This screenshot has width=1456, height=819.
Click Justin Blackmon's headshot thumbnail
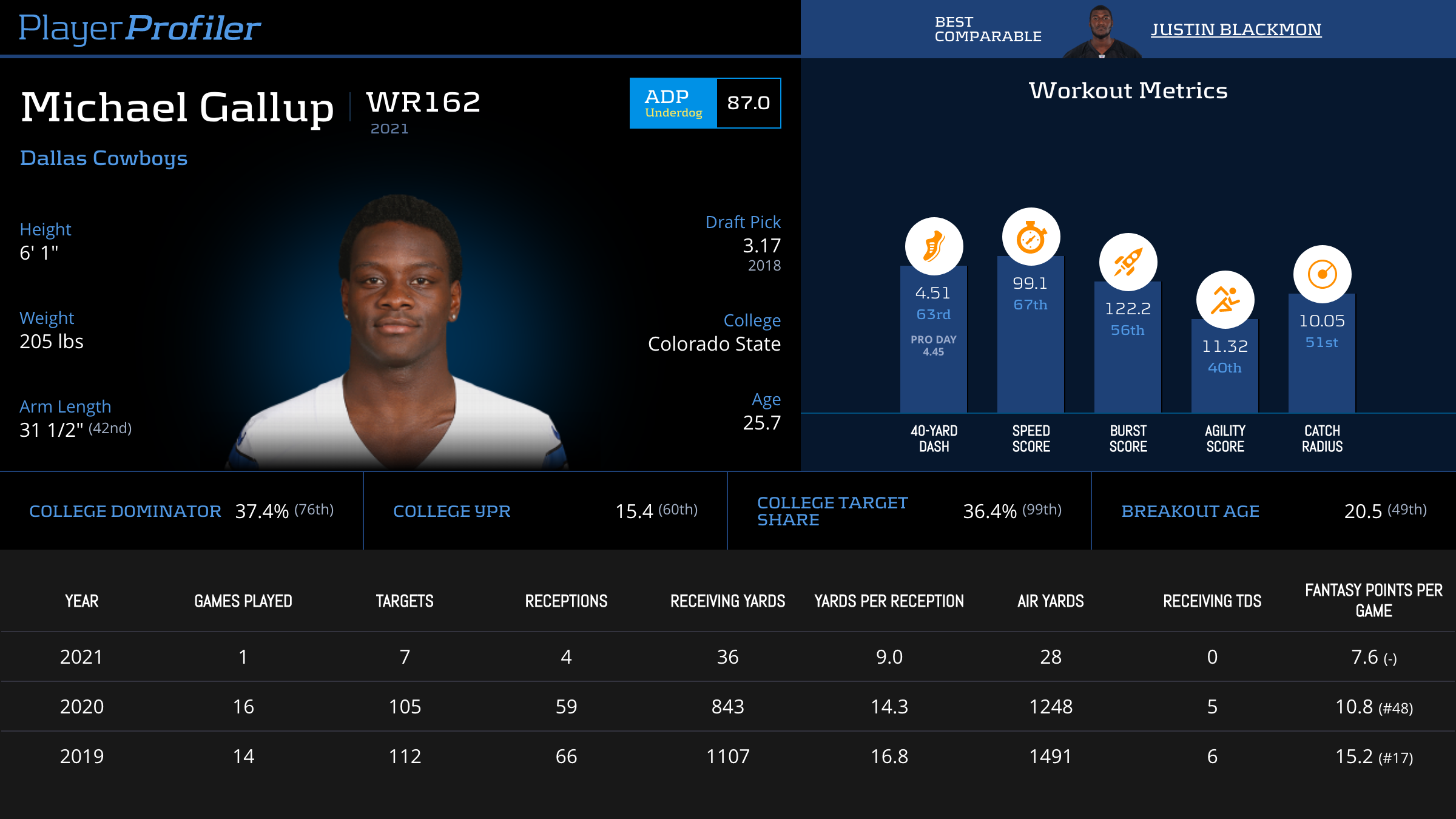[1101, 32]
